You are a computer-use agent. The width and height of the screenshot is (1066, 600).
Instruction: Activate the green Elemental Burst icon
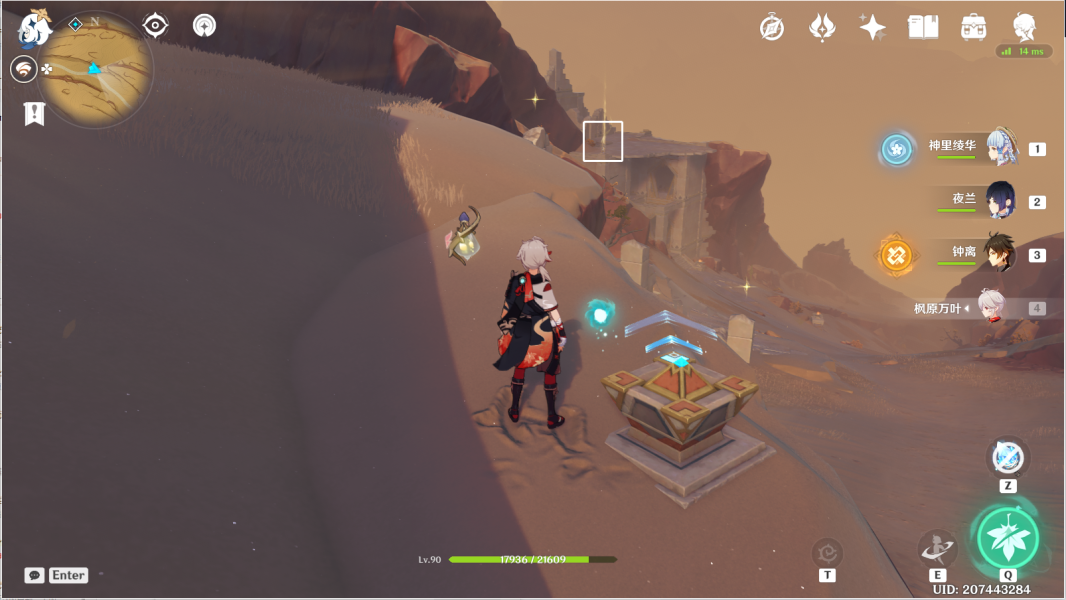[x=1008, y=538]
